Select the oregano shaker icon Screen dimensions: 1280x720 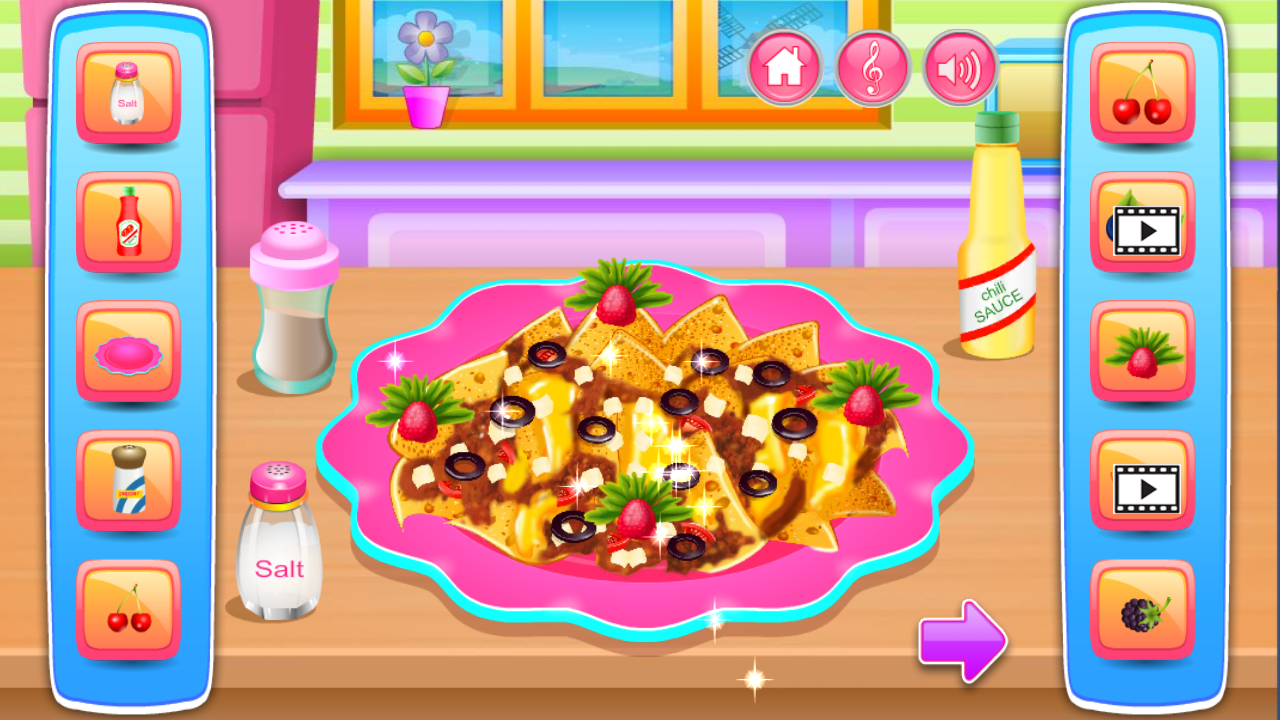[128, 478]
